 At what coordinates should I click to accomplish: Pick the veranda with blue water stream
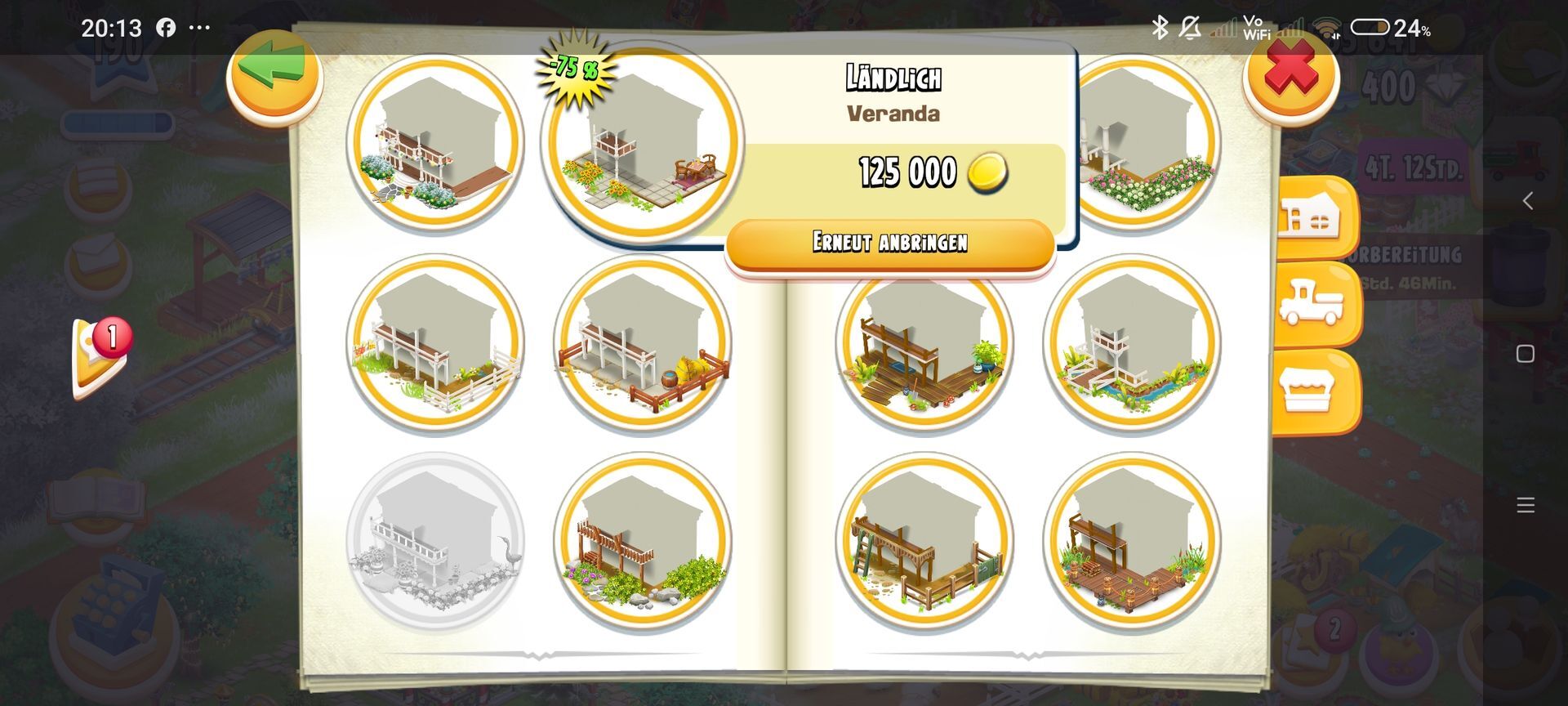point(1132,343)
